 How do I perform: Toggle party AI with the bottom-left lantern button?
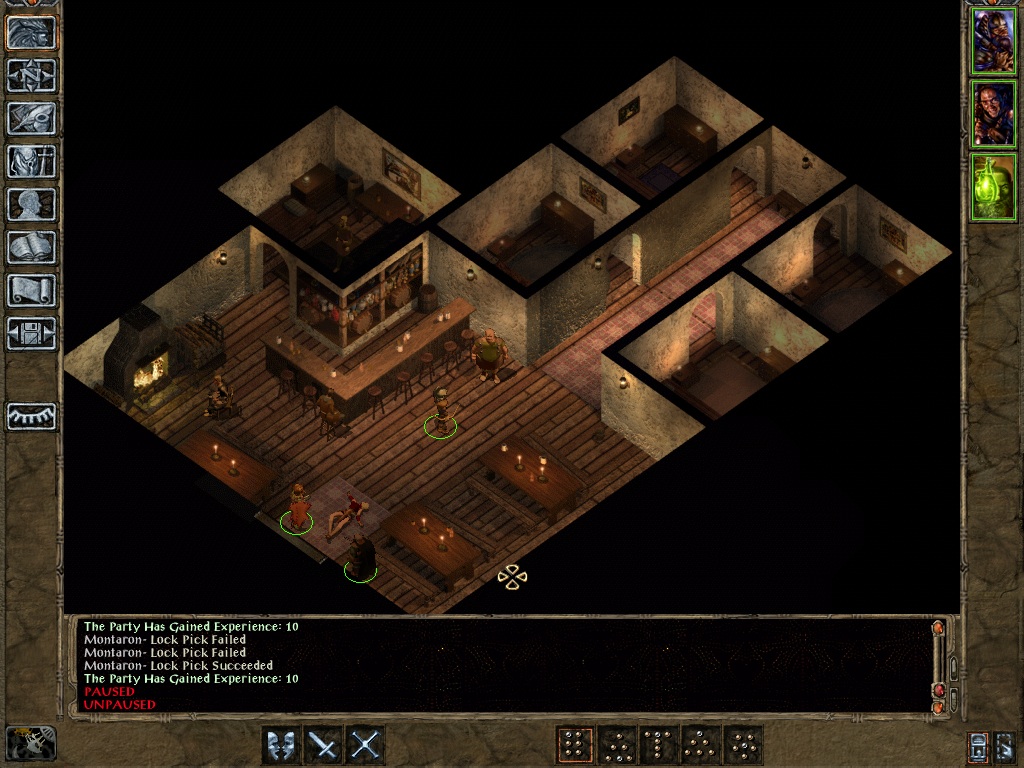(x=30, y=744)
